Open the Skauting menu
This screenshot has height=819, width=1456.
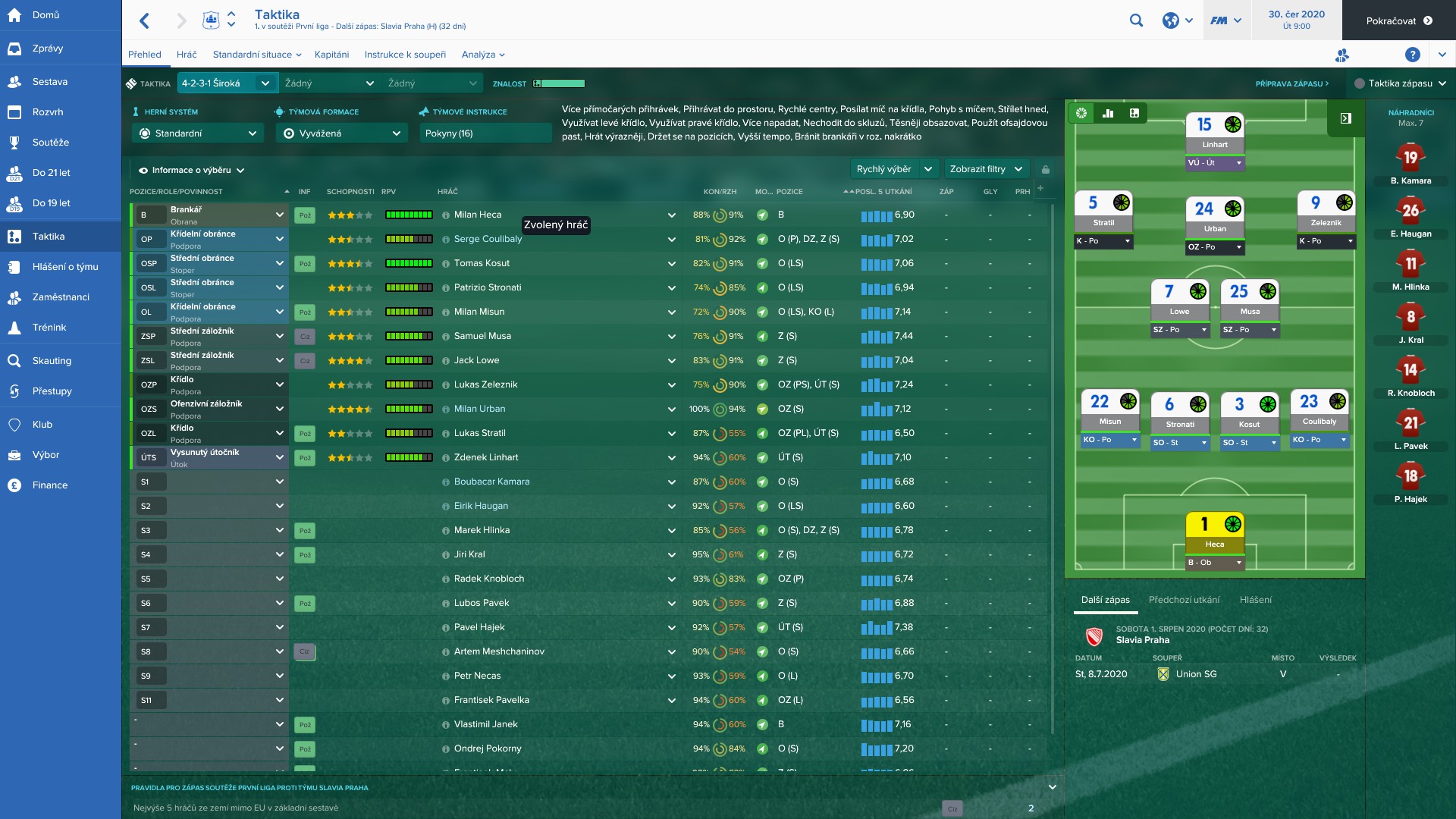pos(52,361)
